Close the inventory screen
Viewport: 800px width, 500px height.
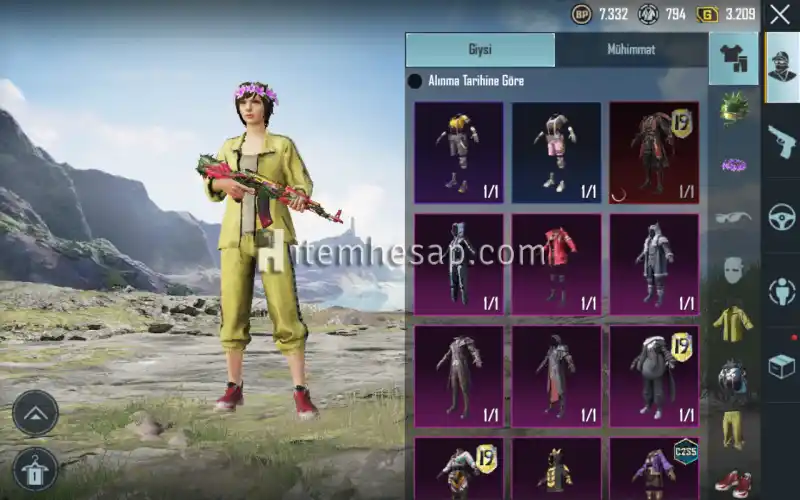780,15
